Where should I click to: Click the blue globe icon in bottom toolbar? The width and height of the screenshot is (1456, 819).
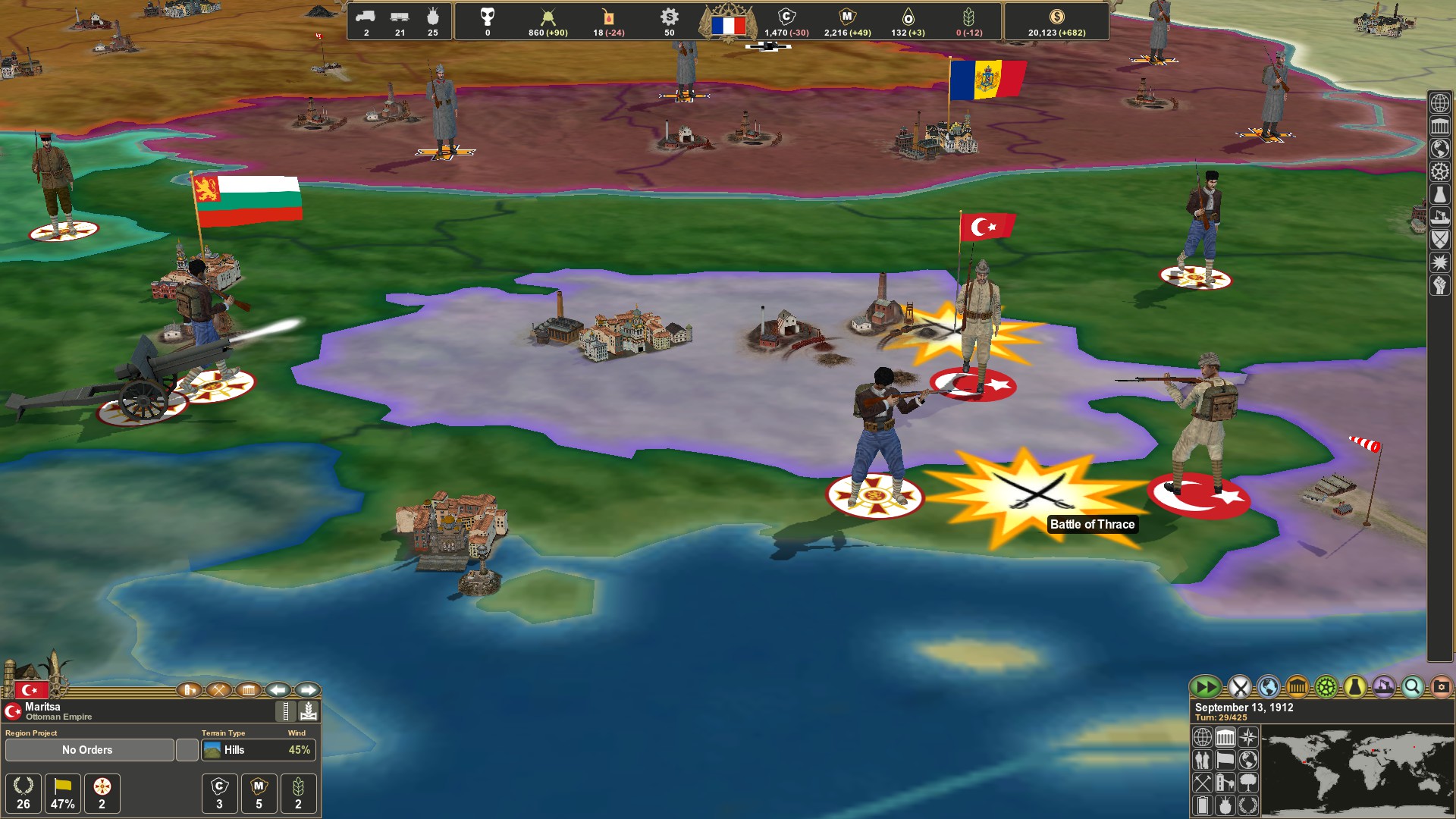click(x=1269, y=687)
